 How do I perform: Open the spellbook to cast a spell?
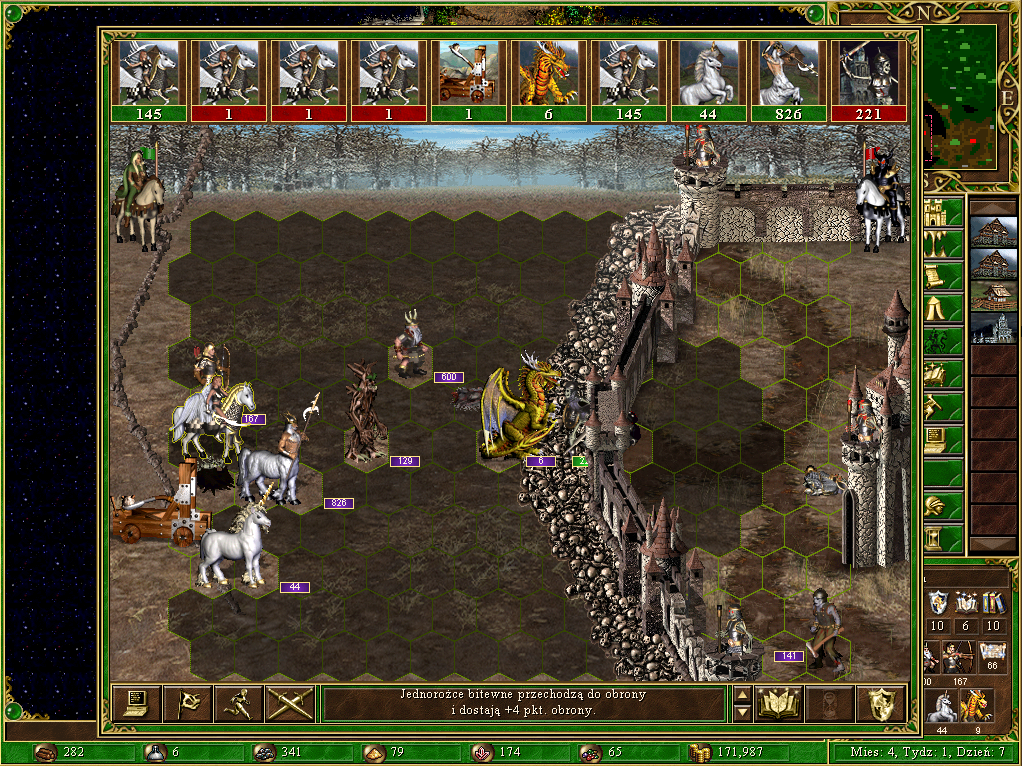(778, 703)
